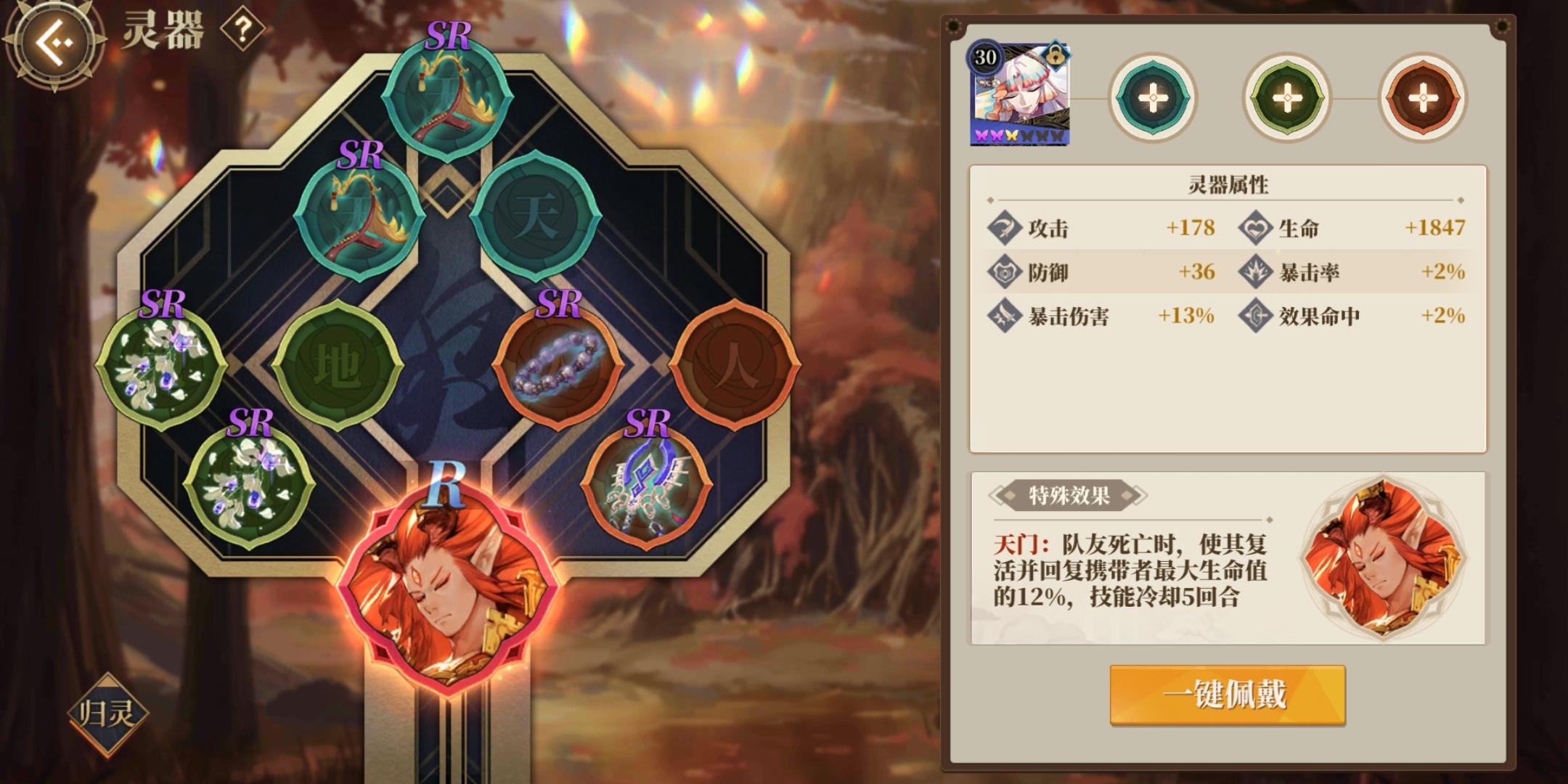1568x784 pixels.
Task: Open the help panel with the question mark
Action: click(x=244, y=30)
